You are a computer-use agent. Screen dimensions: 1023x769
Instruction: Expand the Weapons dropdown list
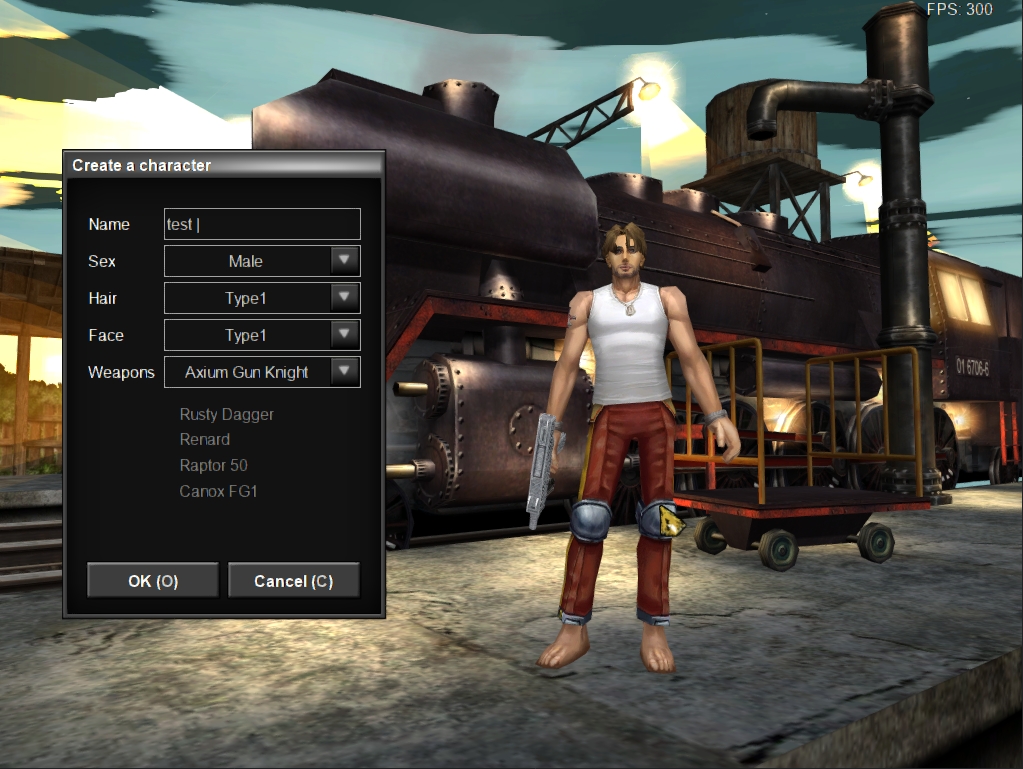coord(344,372)
